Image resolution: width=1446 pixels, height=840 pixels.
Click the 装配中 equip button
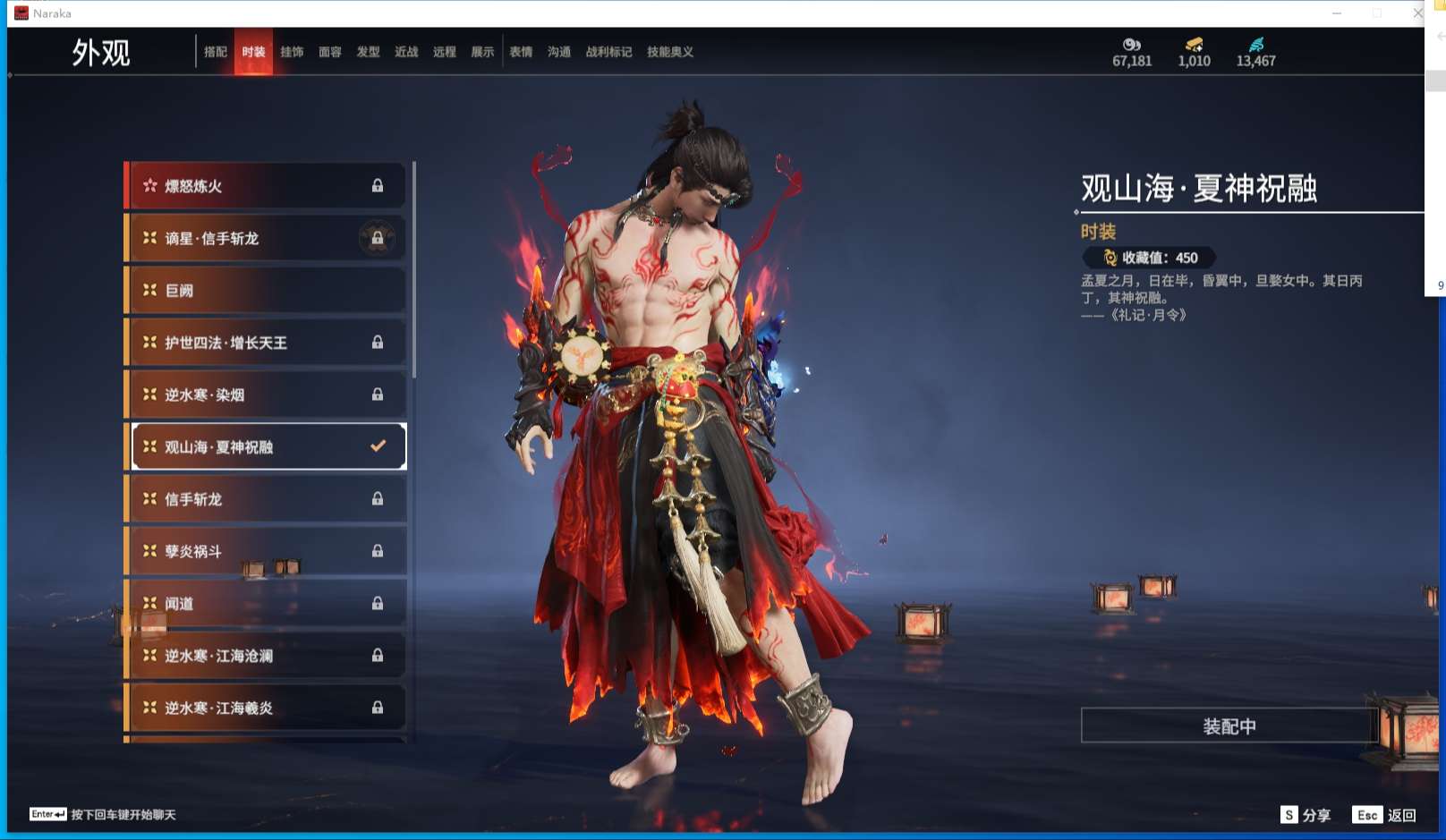(1229, 726)
